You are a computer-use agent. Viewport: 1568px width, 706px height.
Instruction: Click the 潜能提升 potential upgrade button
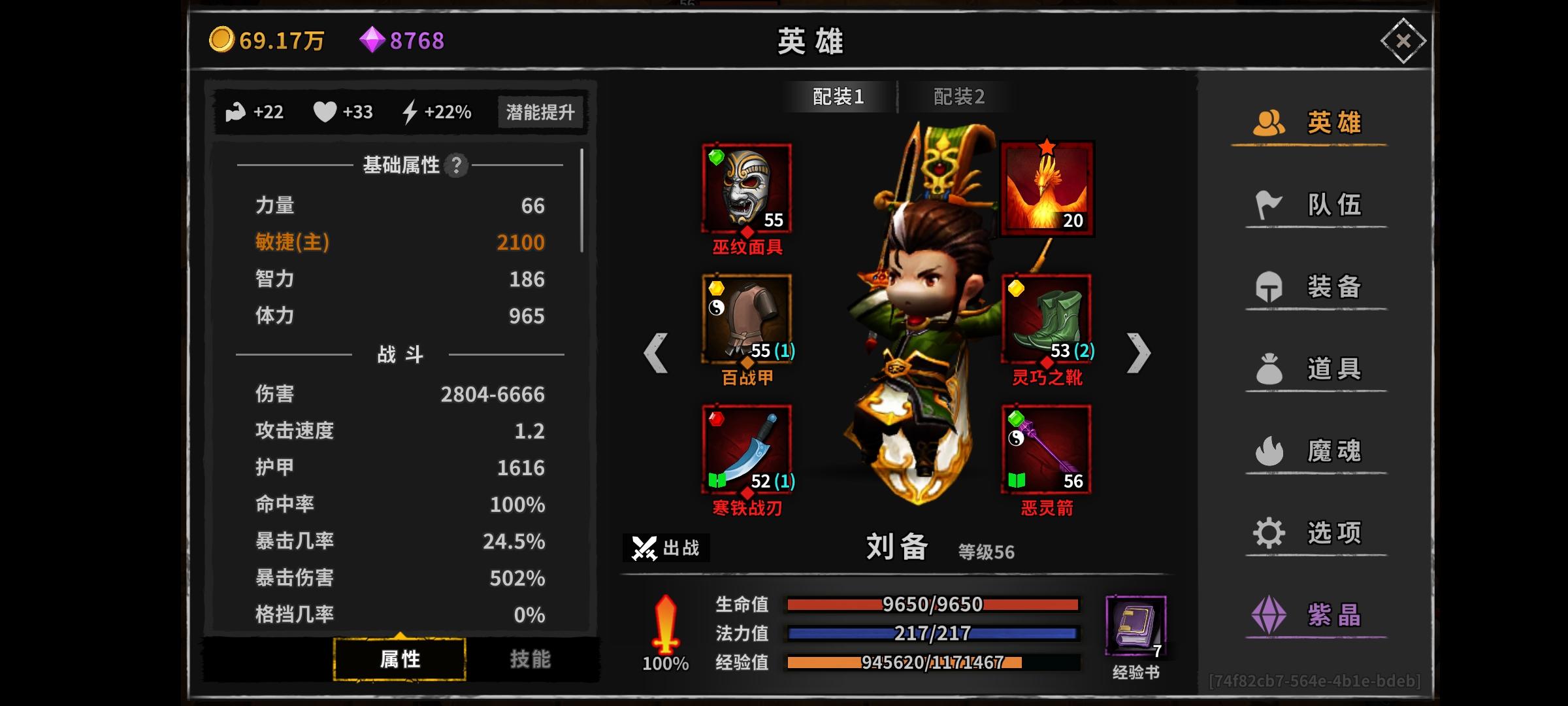(x=540, y=112)
